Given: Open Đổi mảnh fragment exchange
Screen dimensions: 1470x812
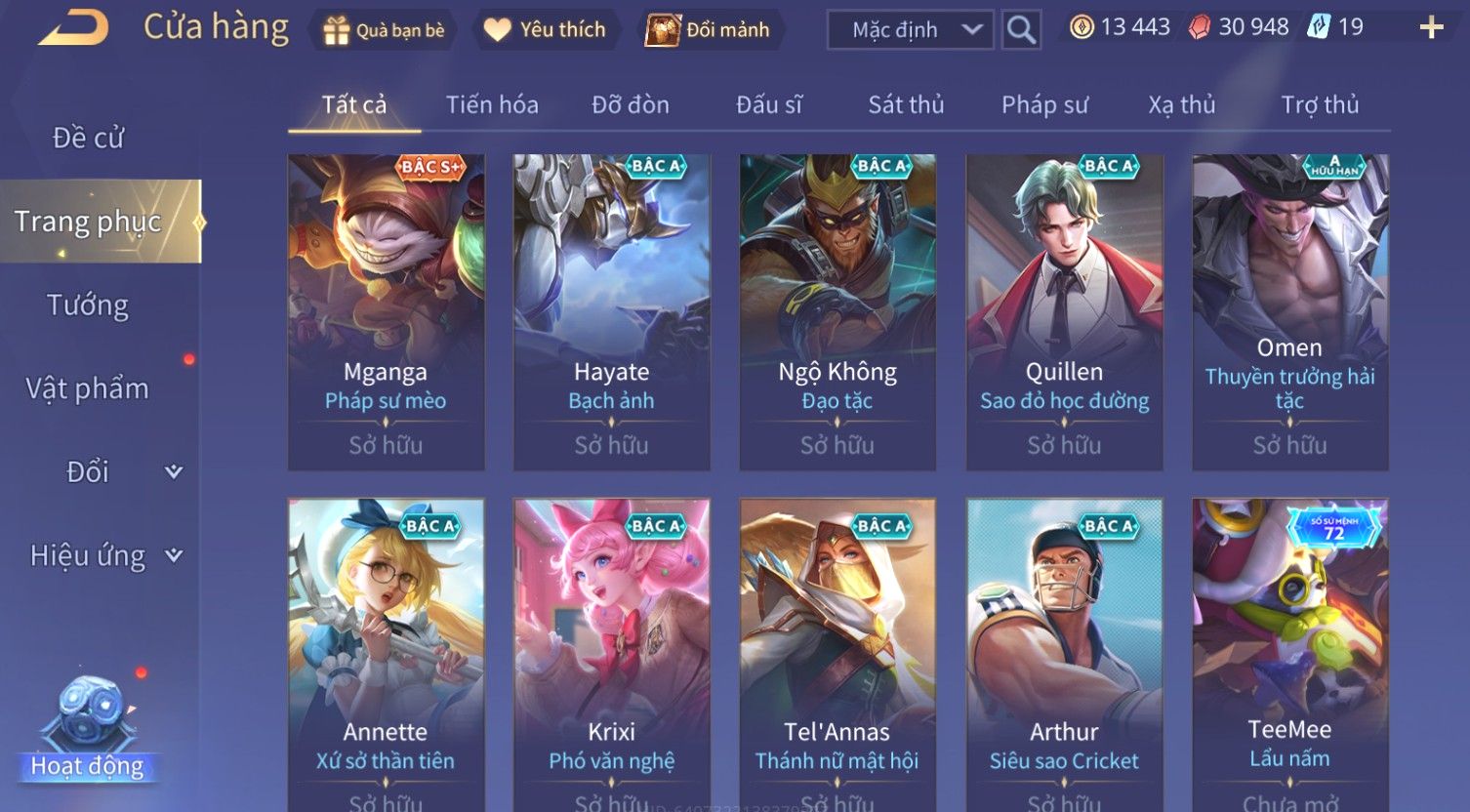Looking at the screenshot, I should (x=709, y=30).
